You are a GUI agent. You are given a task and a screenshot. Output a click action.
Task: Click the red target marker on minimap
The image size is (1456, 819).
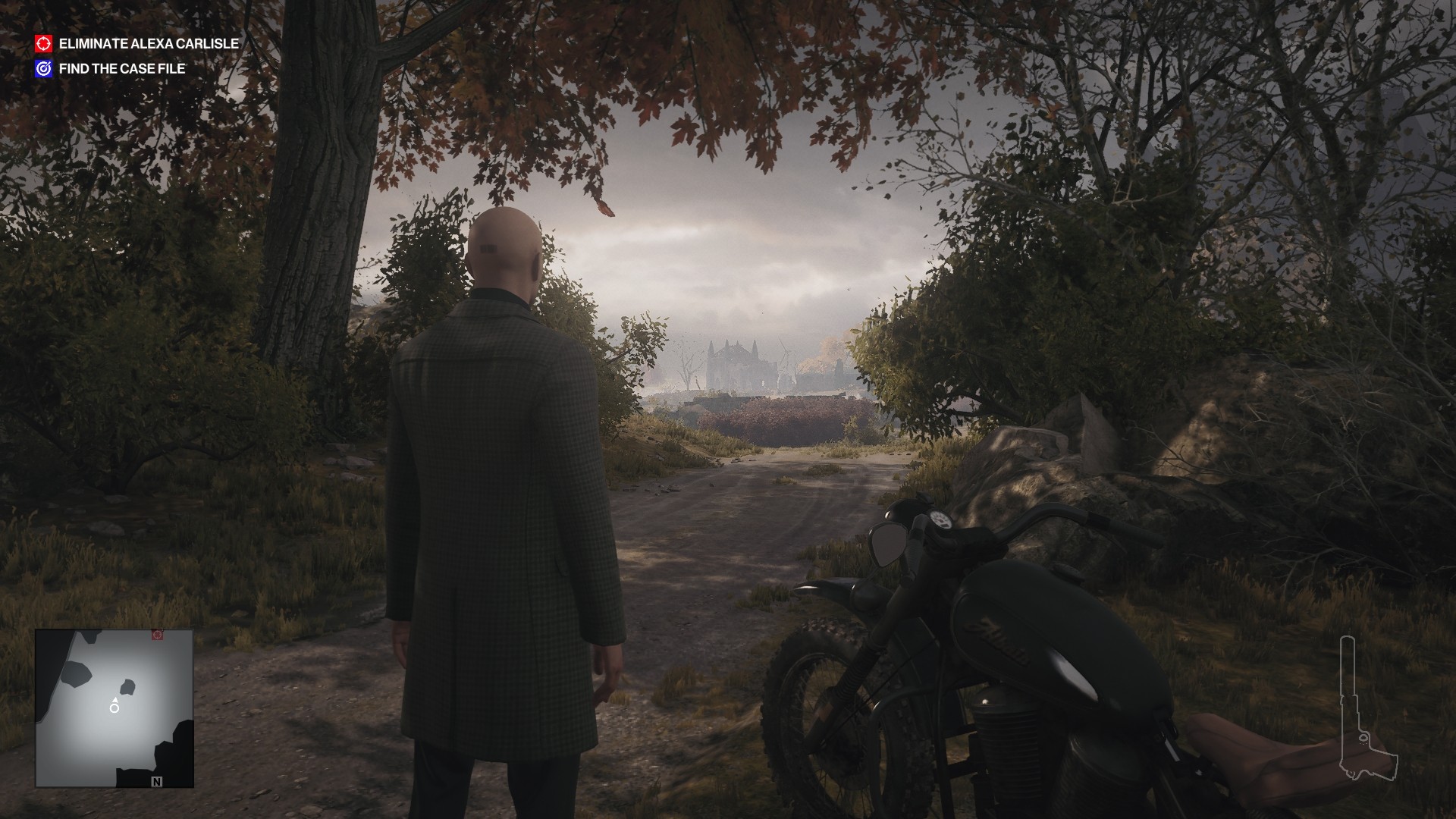(x=158, y=634)
